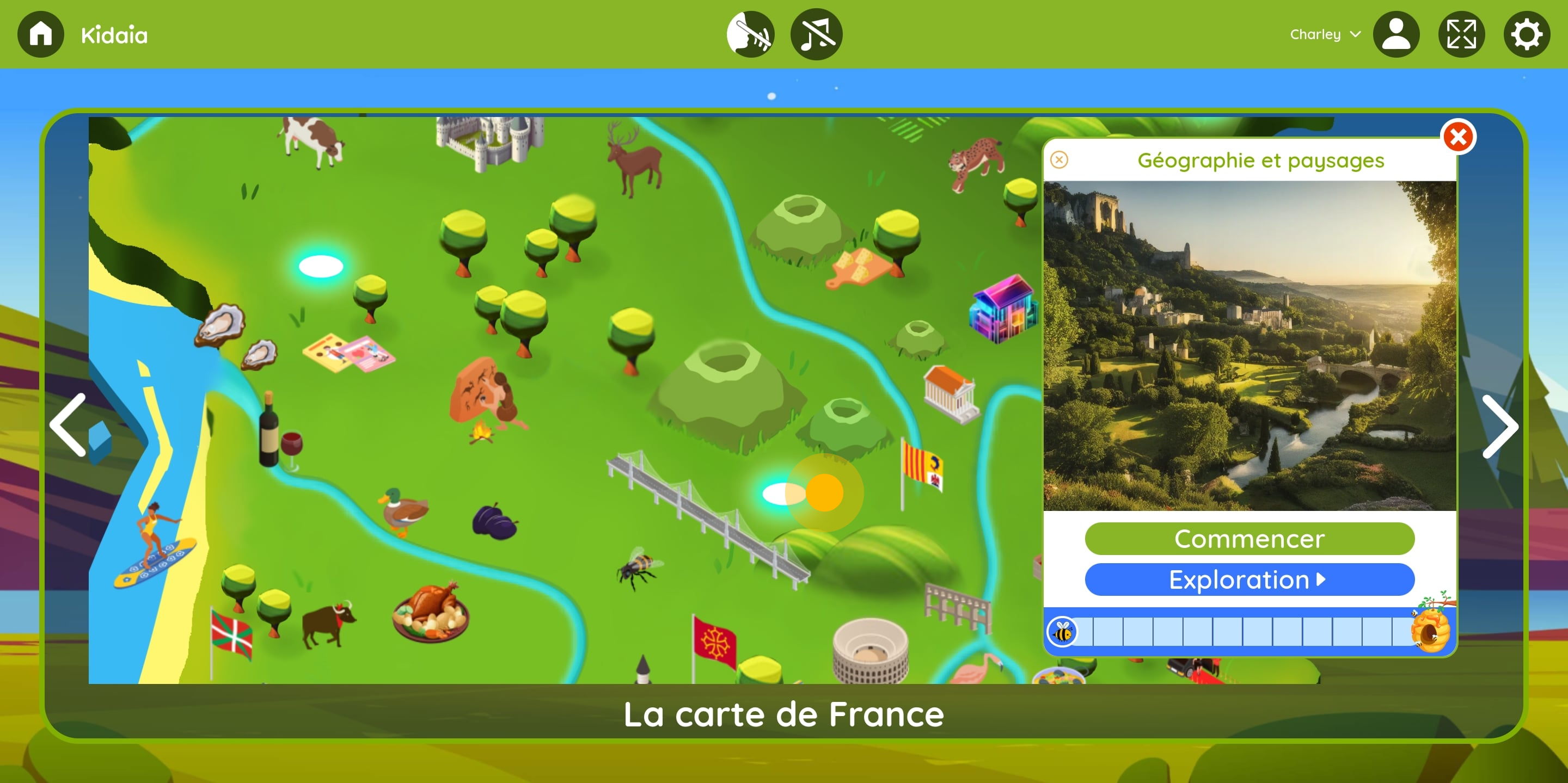This screenshot has height=783, width=1568.
Task: Click the Kidaia home icon
Action: (40, 34)
